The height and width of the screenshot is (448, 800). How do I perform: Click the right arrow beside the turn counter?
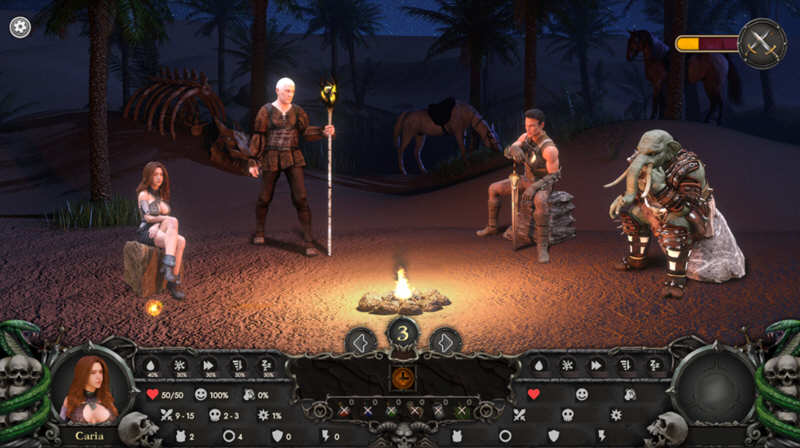click(x=445, y=341)
